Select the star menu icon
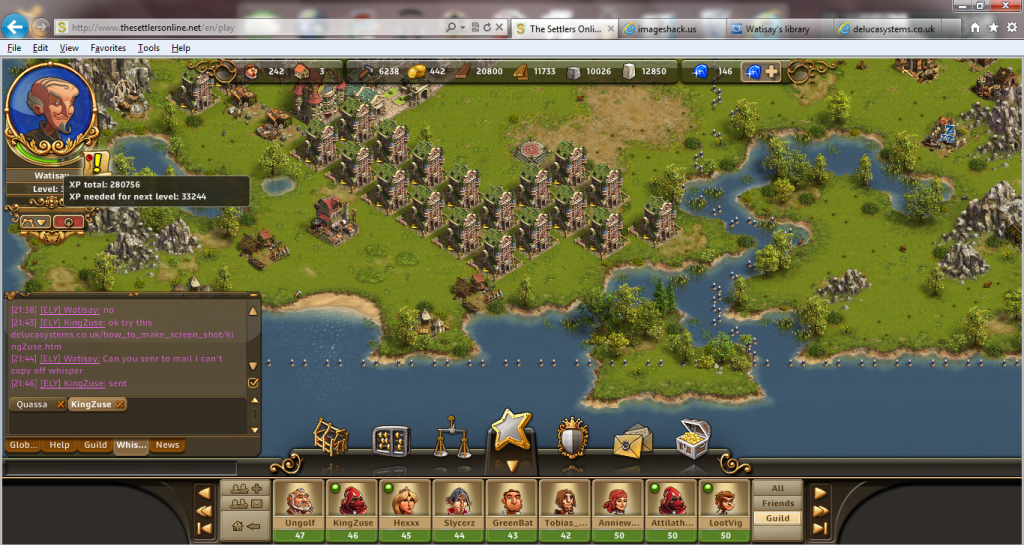The height and width of the screenshot is (545, 1024). (510, 432)
